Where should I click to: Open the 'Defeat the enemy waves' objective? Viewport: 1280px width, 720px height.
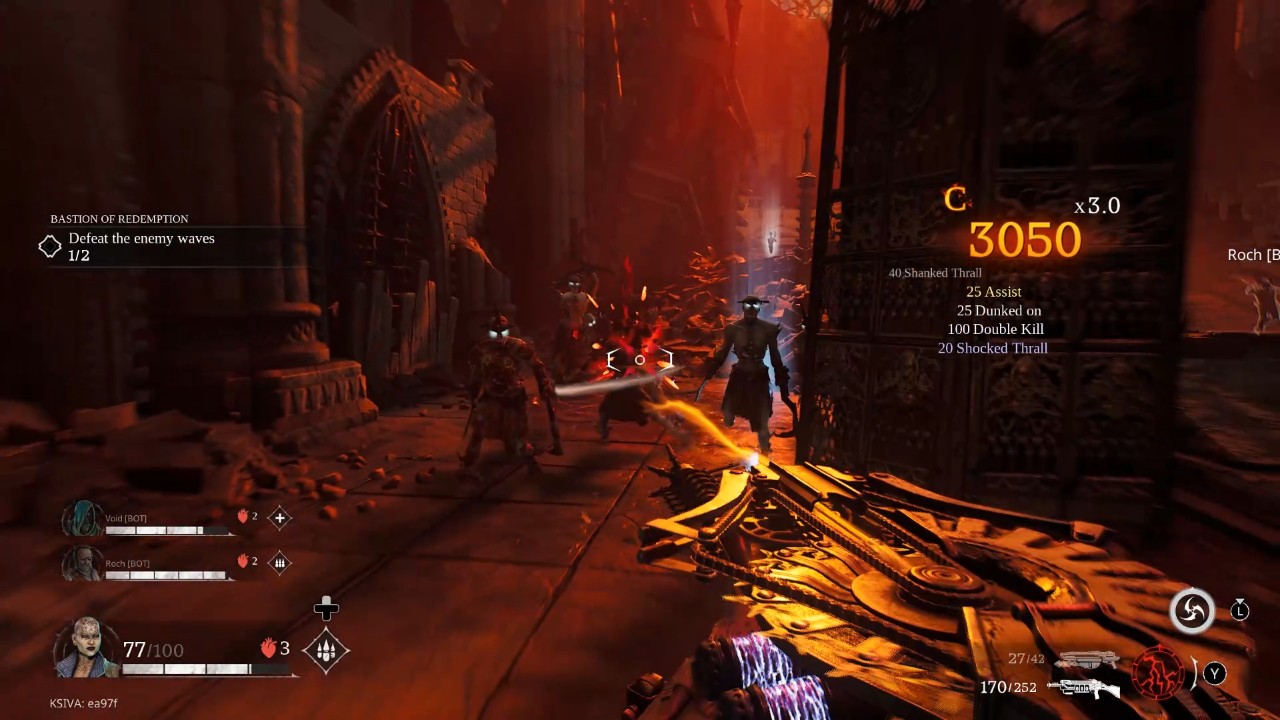[x=141, y=239]
